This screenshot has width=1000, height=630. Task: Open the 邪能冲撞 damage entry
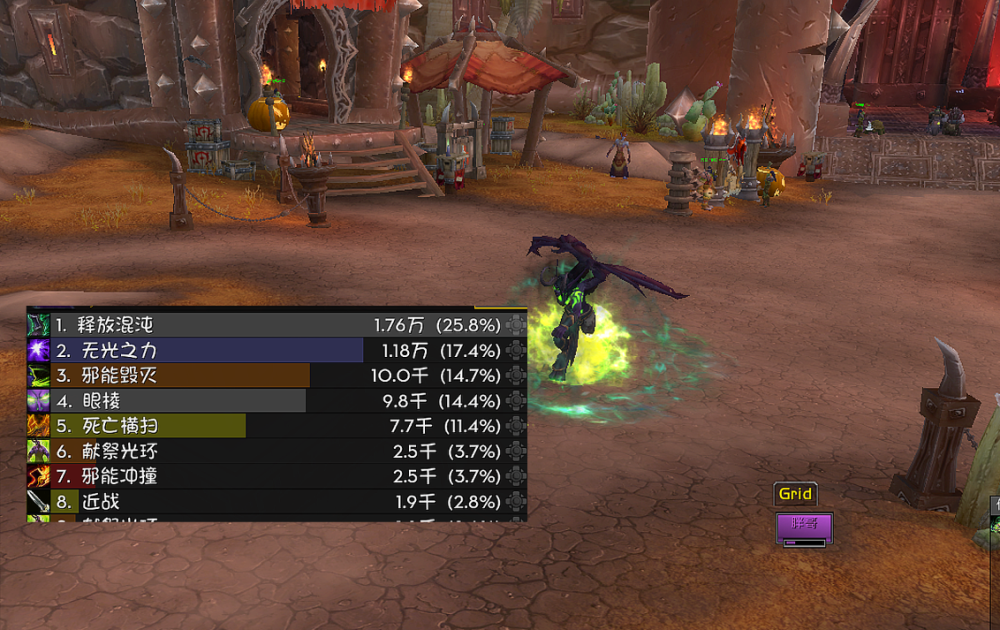pyautogui.click(x=270, y=476)
